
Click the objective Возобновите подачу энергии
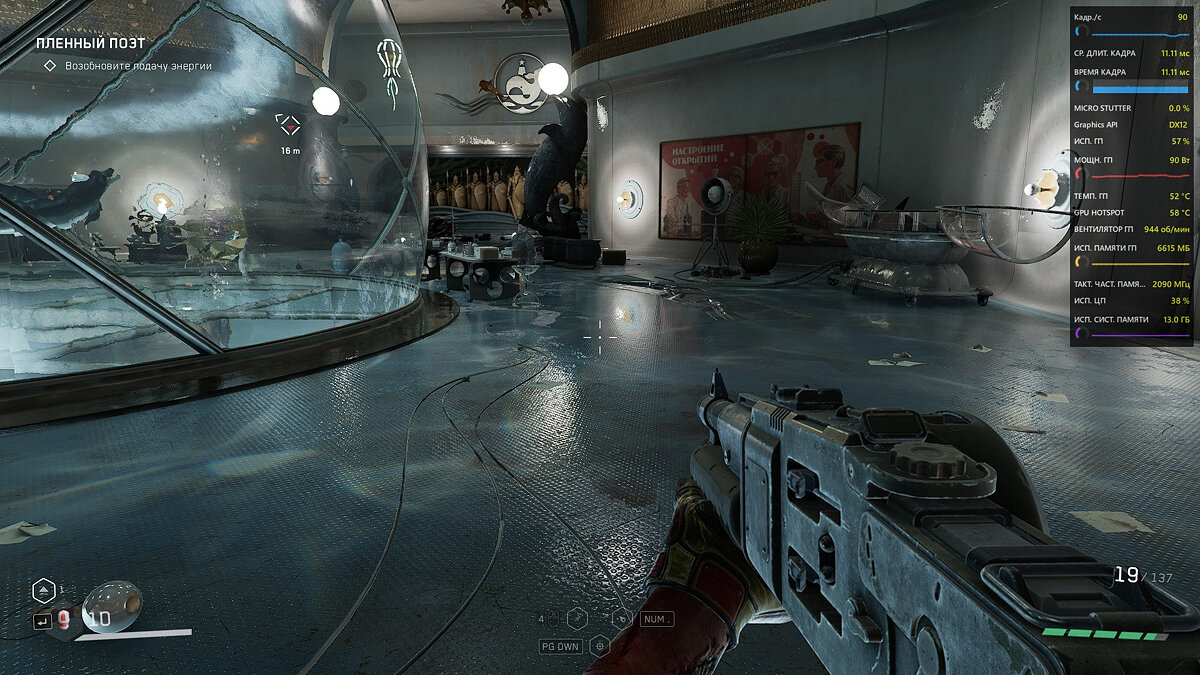pyautogui.click(x=138, y=66)
